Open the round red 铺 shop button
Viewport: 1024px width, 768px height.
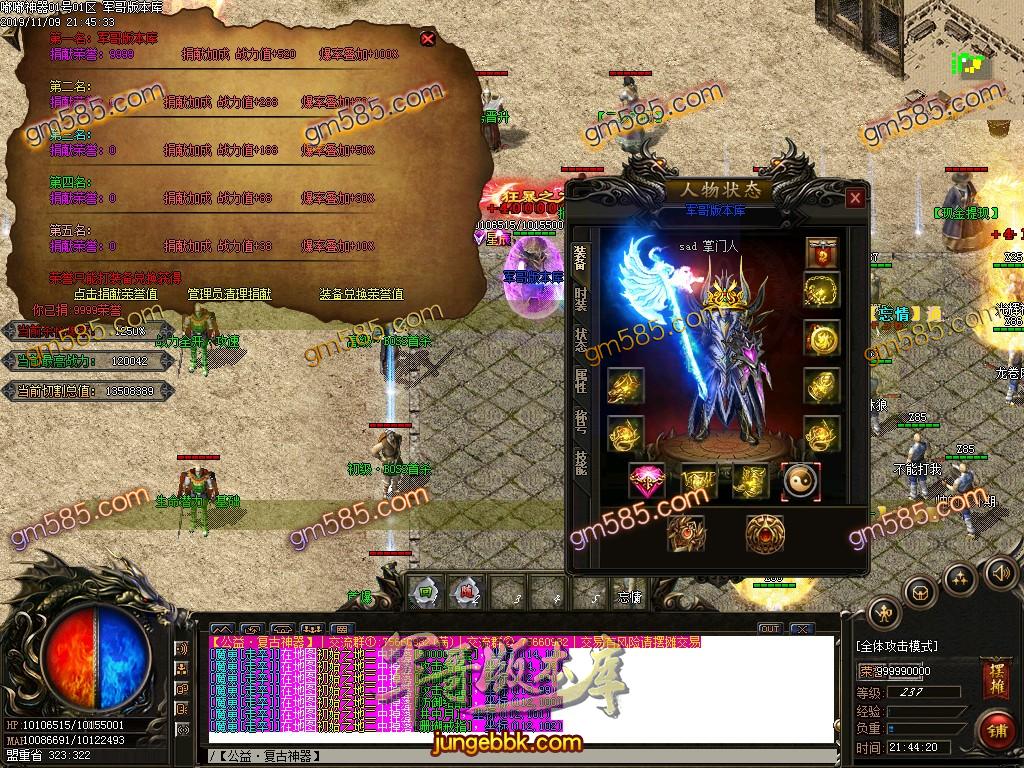pos(996,729)
